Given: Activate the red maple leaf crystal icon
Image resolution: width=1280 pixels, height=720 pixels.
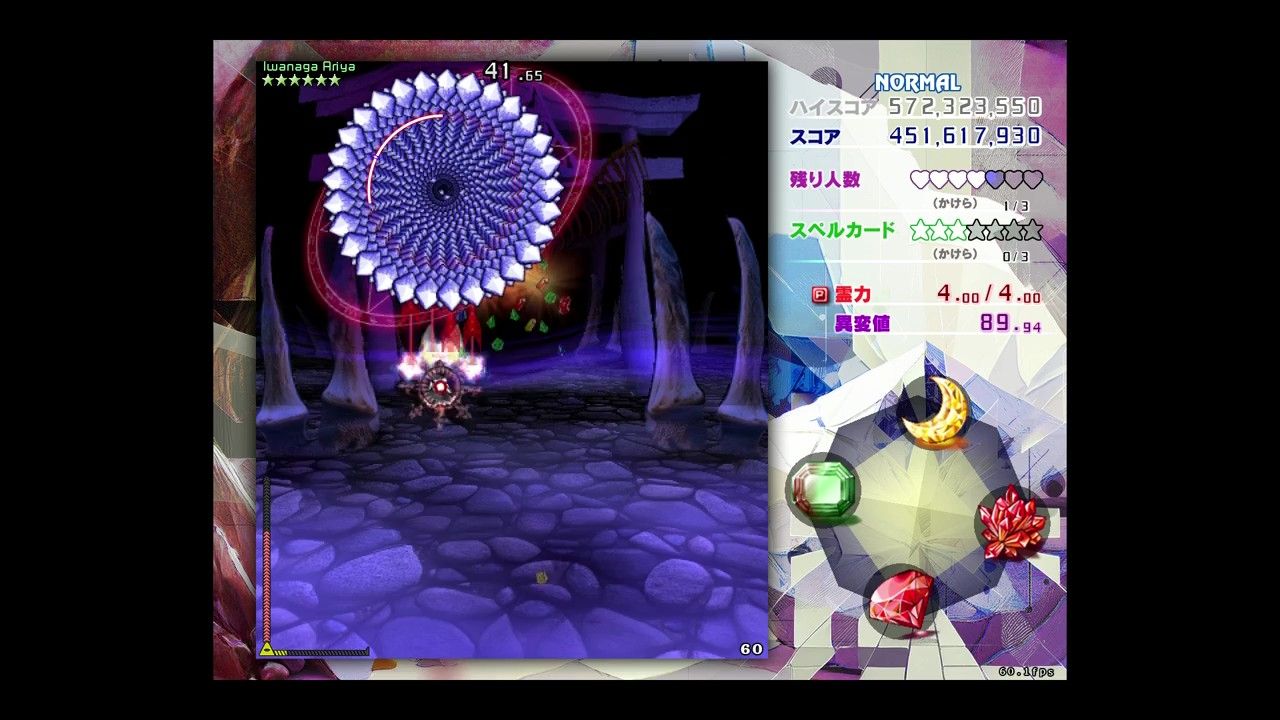Looking at the screenshot, I should pos(1011,522).
